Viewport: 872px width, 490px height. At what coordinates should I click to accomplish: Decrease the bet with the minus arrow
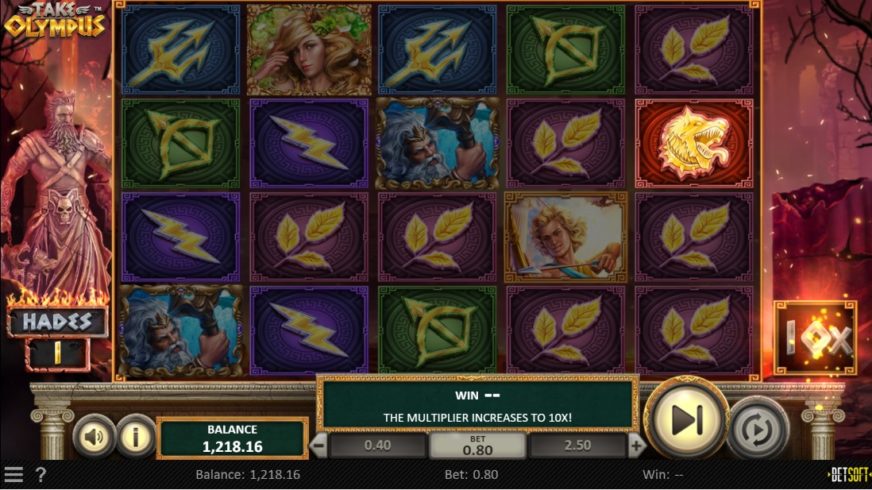click(x=318, y=445)
